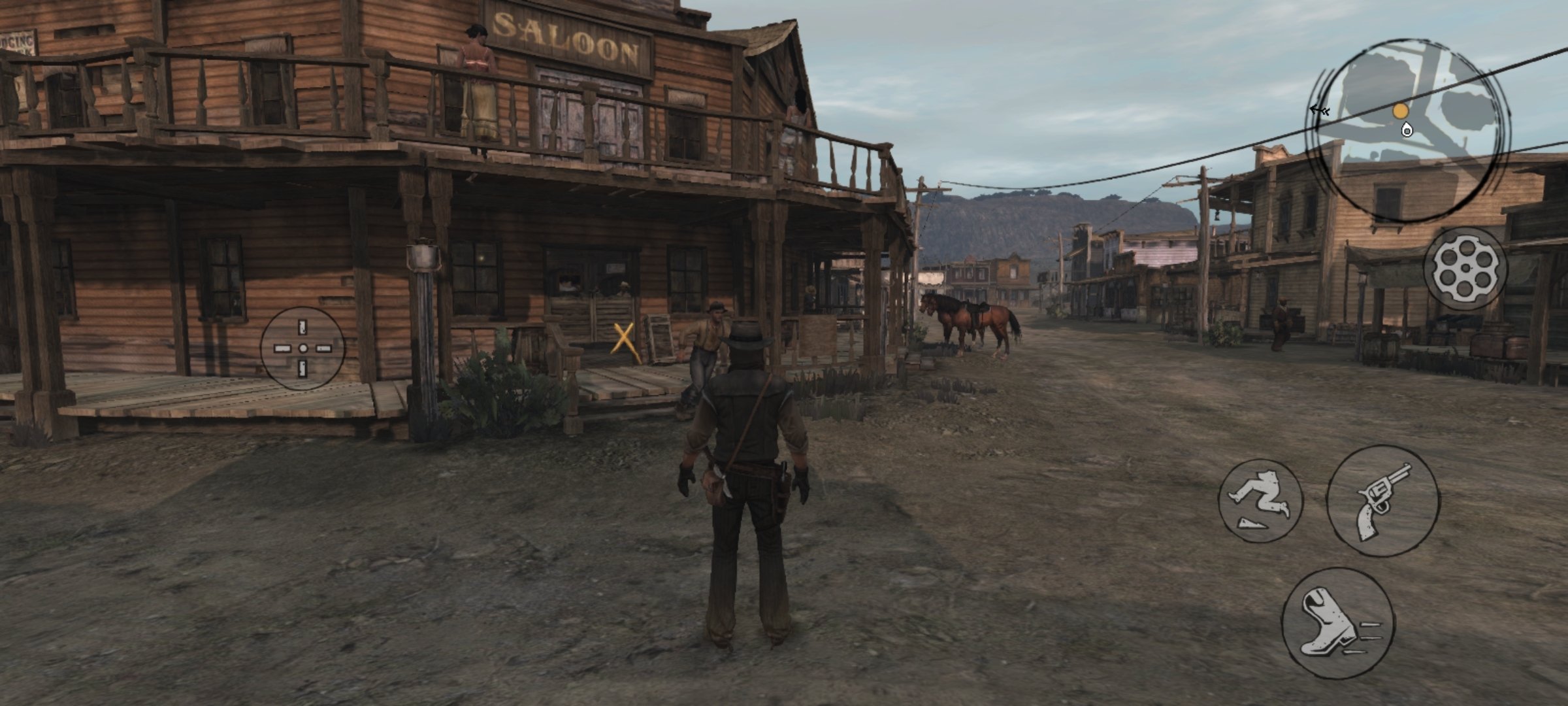
Task: Tap the revolver draw weapon button
Action: pos(1382,501)
